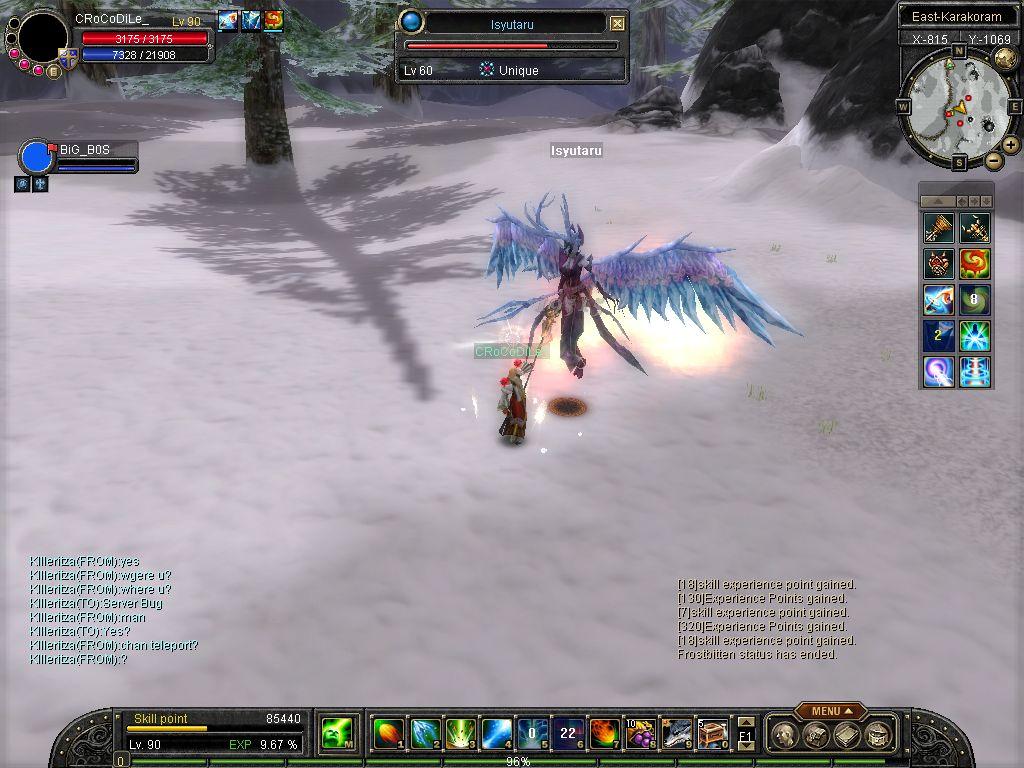Open the world map globe button
1024x768 pixels.
pyautogui.click(x=1005, y=59)
